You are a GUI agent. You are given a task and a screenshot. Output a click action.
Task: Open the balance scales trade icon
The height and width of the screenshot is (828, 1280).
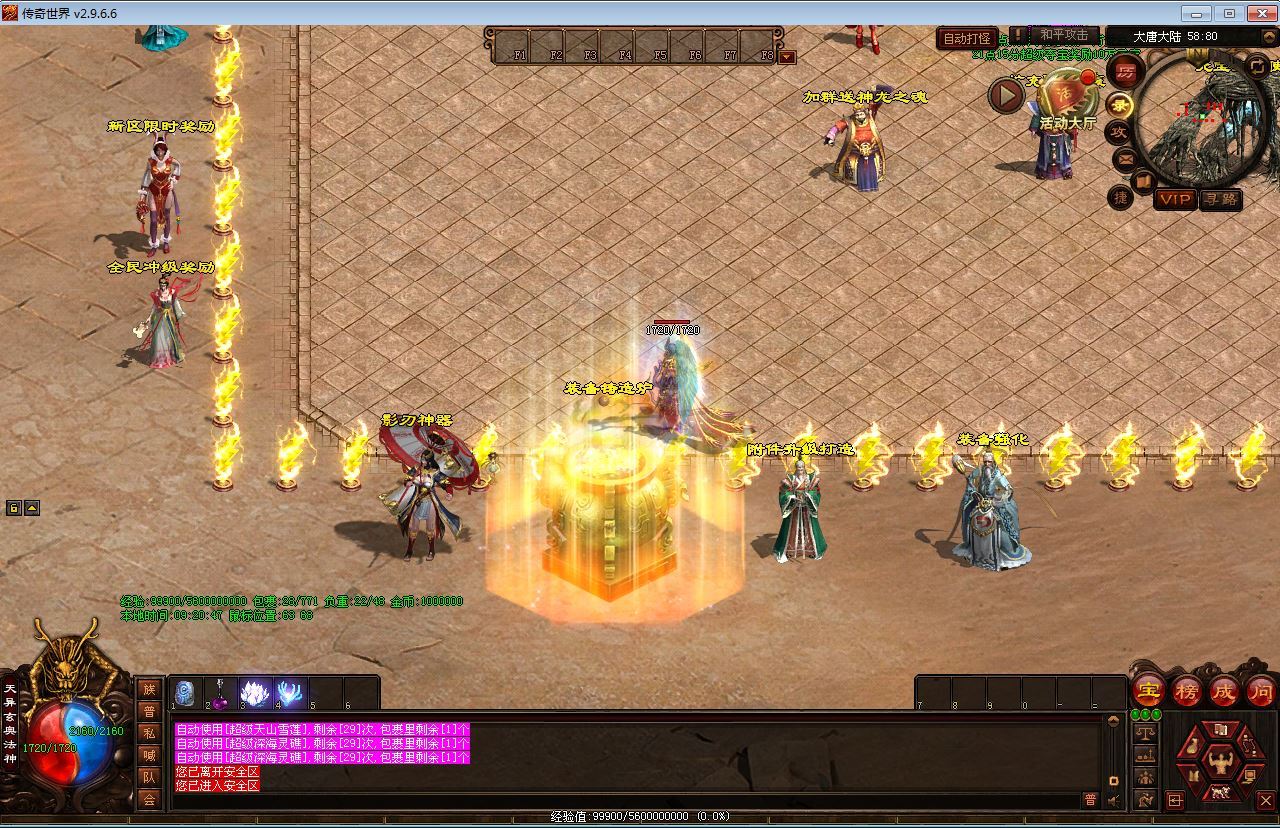click(x=1145, y=733)
